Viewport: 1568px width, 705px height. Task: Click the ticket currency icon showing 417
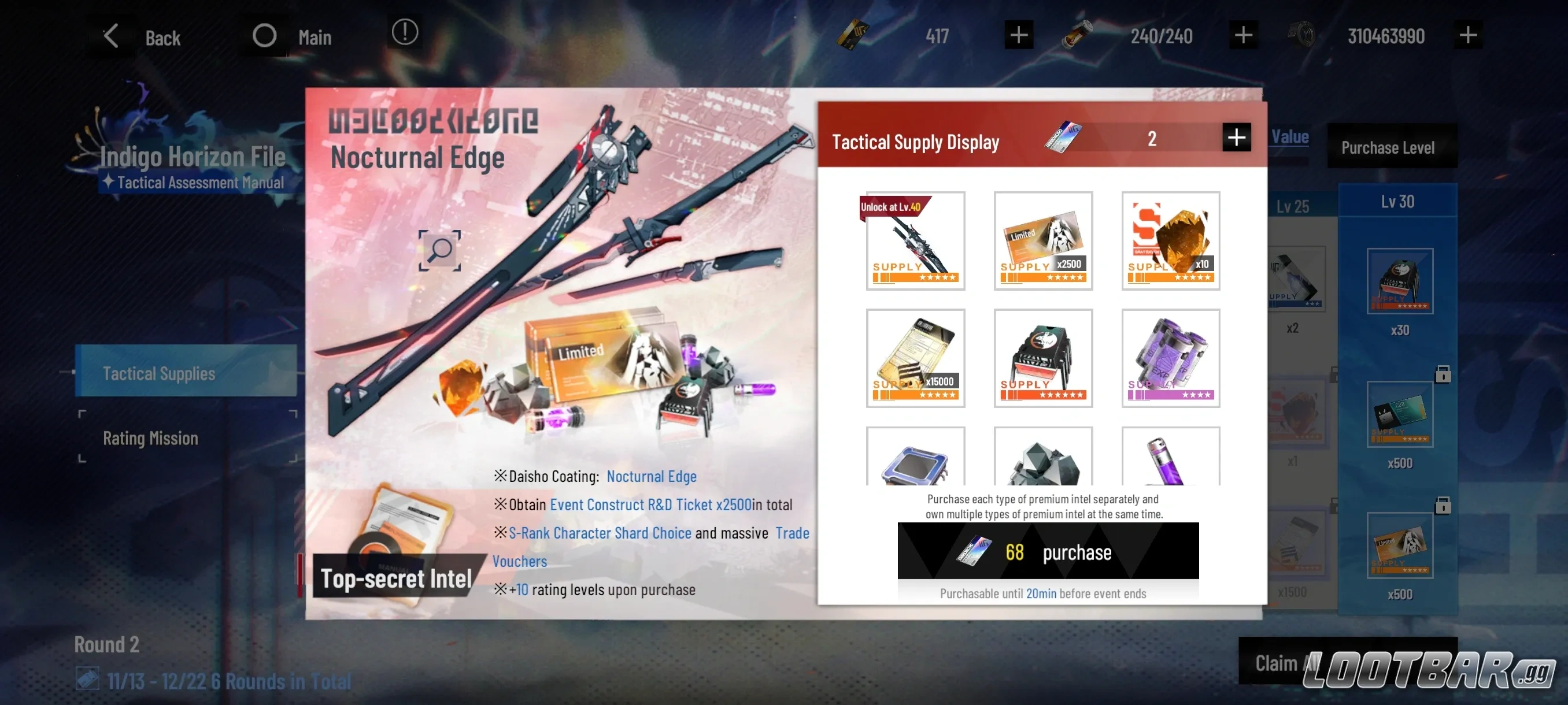coord(852,35)
